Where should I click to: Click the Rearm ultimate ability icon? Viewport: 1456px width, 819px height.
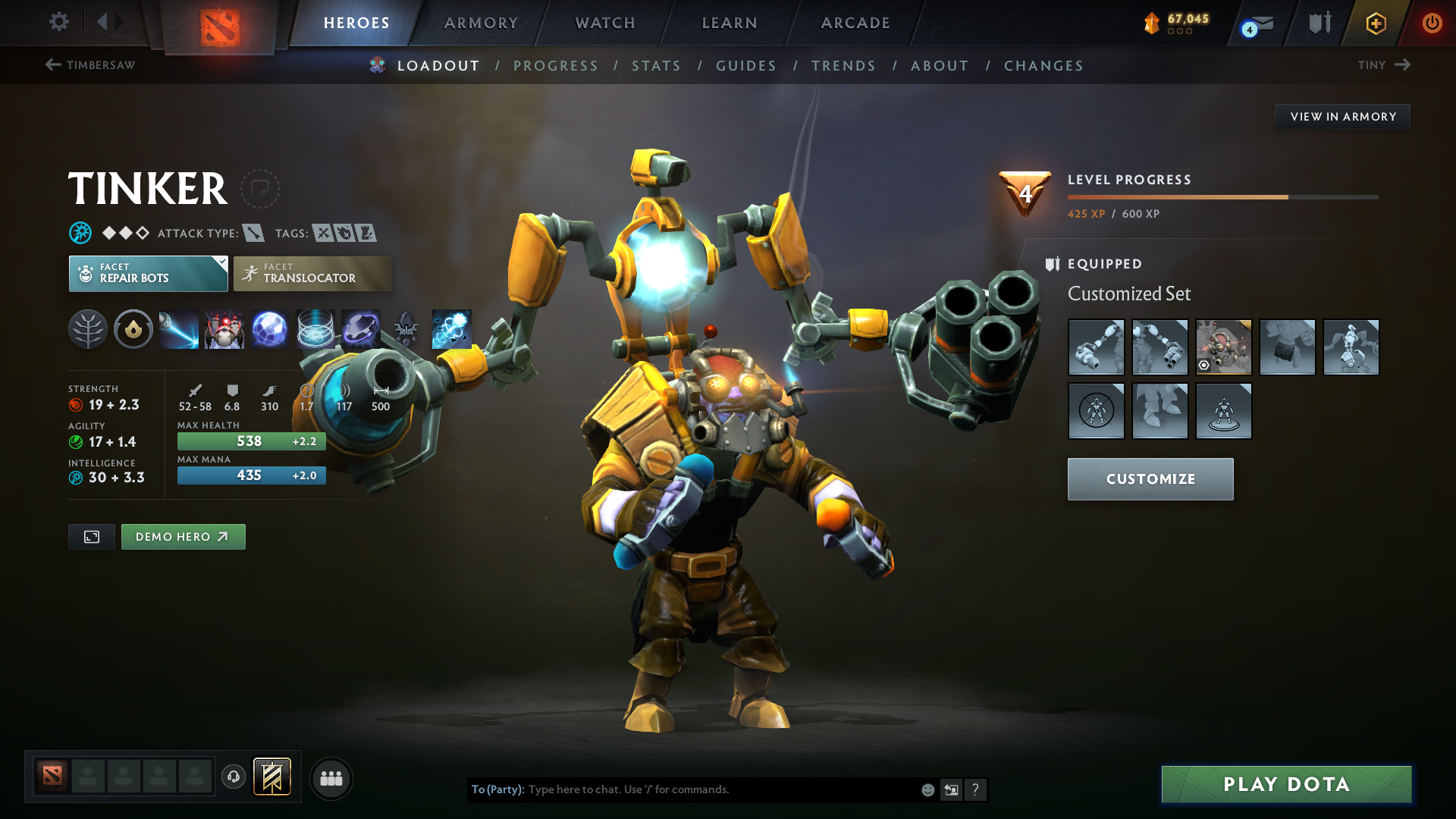coord(362,329)
